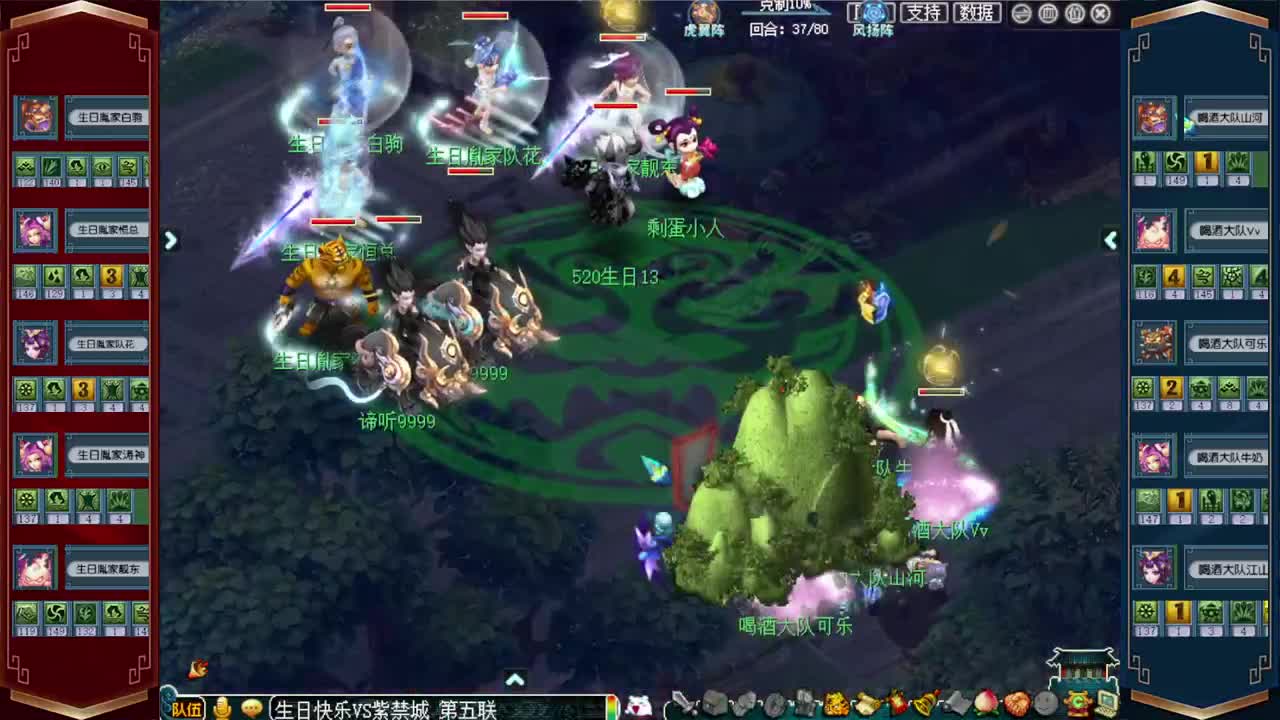The width and height of the screenshot is (1280, 720).
Task: Toggle the first padlock icon in the top-right corner
Action: point(1048,13)
